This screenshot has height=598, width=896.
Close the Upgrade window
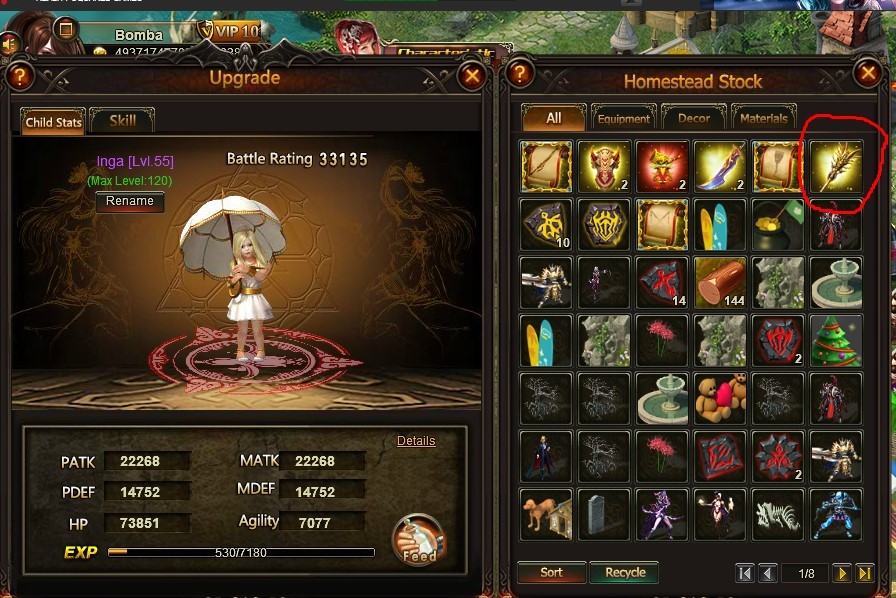[x=472, y=76]
